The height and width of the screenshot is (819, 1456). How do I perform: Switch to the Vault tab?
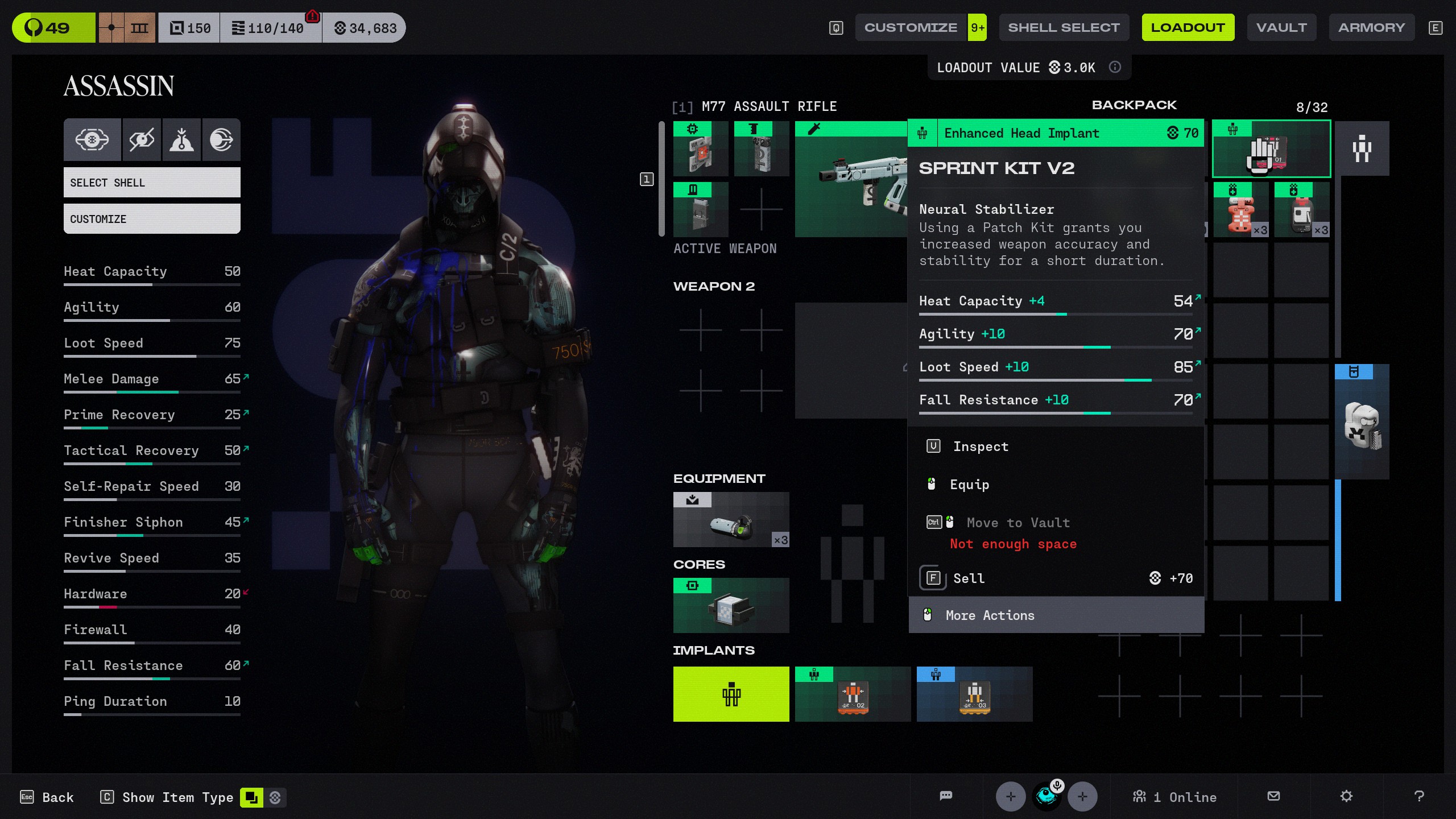click(x=1281, y=27)
